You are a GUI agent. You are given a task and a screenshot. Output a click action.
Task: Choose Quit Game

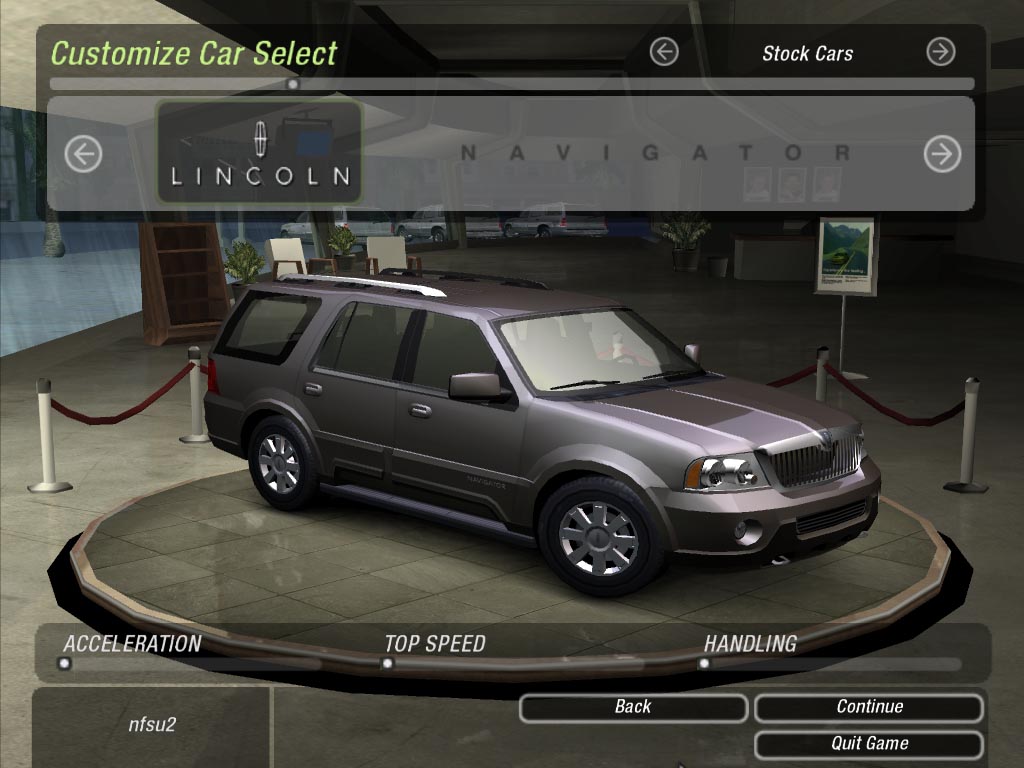868,744
